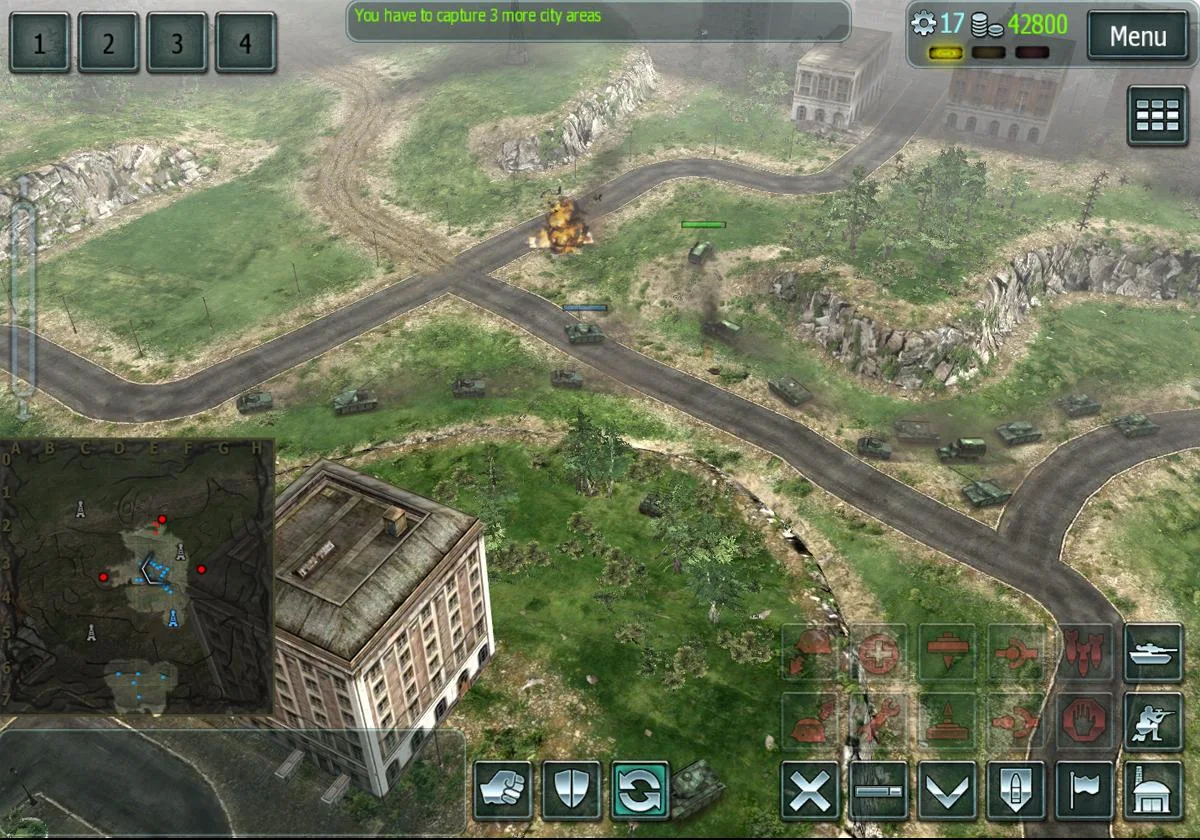Open the factory building button
This screenshot has height=840, width=1200.
[1153, 791]
